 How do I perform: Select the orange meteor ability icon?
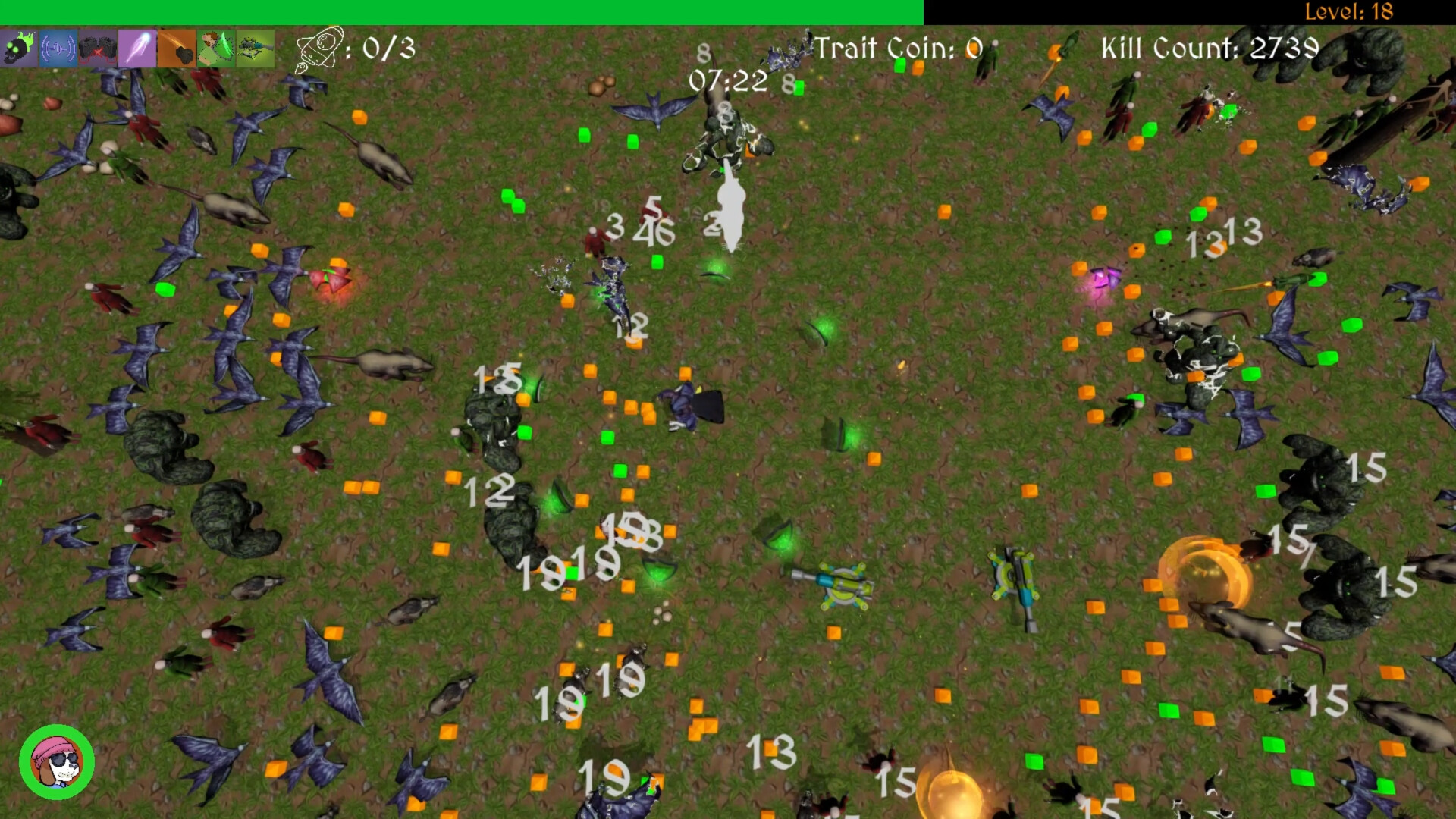[x=176, y=49]
